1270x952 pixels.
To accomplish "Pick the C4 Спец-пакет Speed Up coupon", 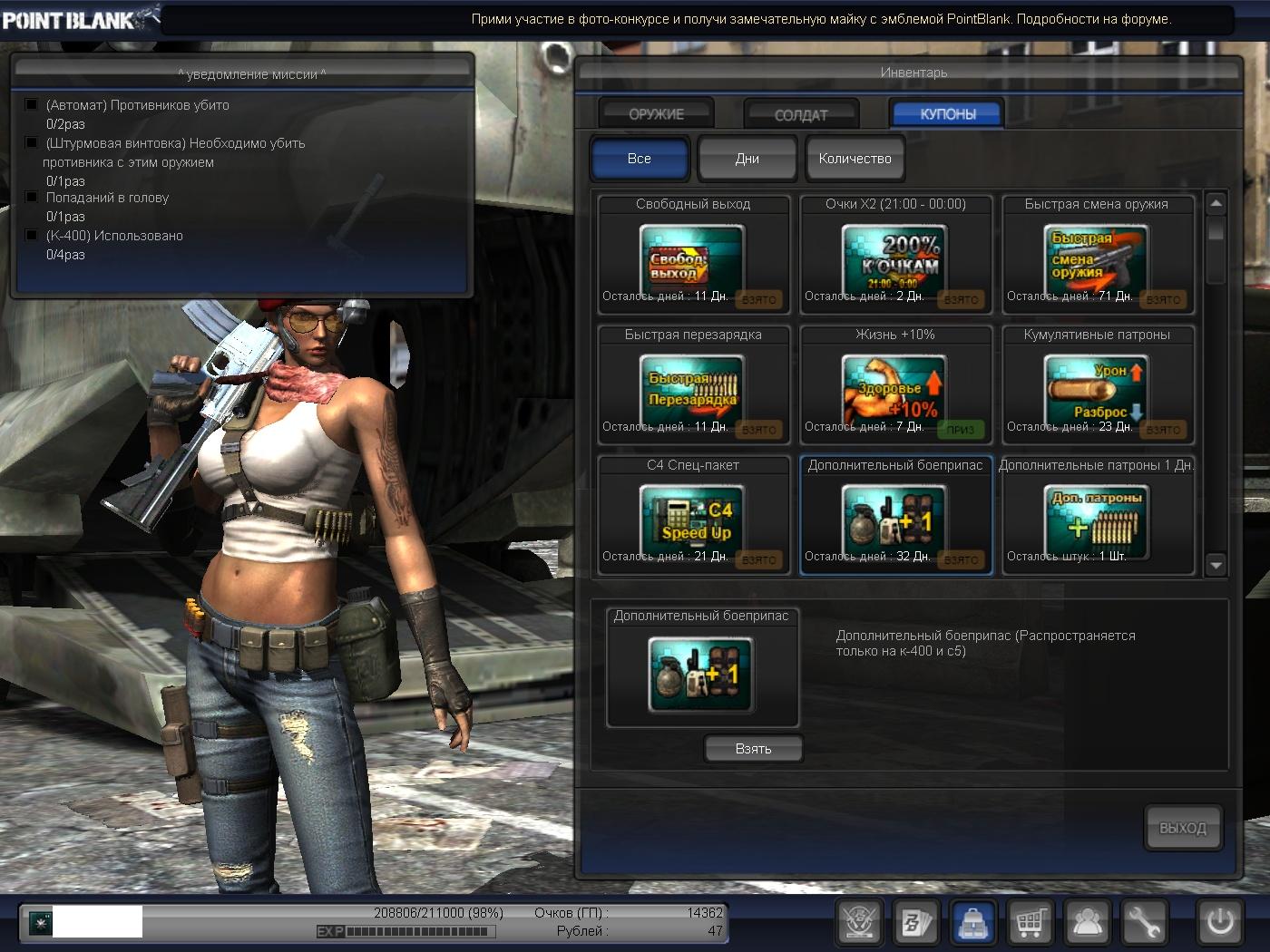I will pos(692,518).
